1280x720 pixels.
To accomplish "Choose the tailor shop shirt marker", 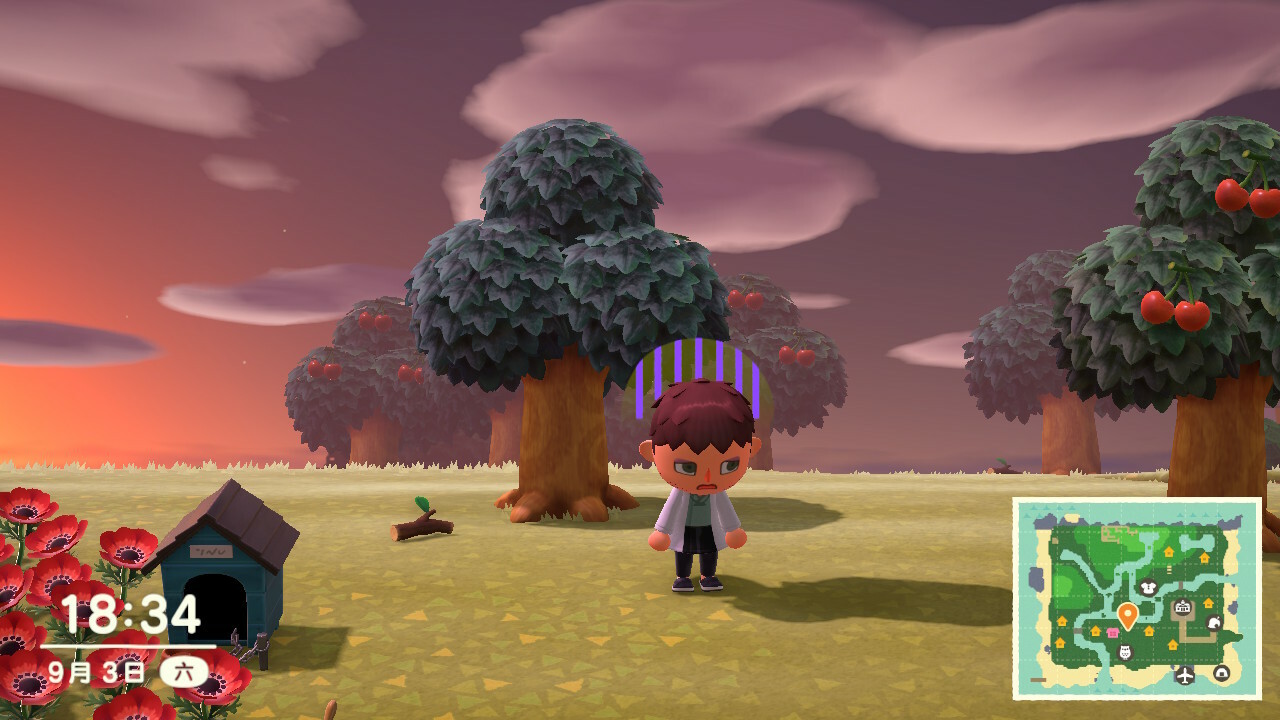I will coord(1147,587).
